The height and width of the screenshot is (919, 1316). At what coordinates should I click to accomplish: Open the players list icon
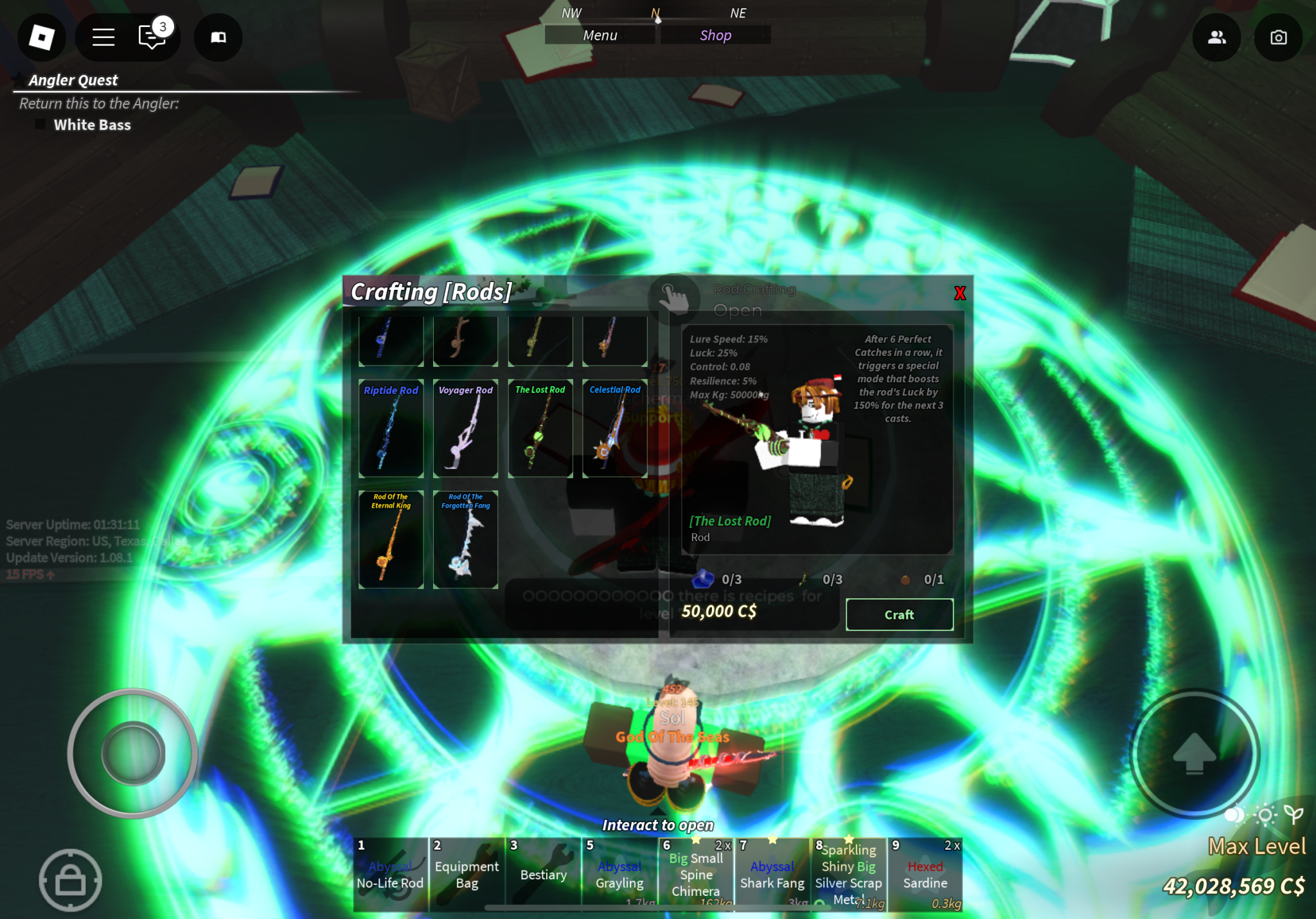(1216, 37)
